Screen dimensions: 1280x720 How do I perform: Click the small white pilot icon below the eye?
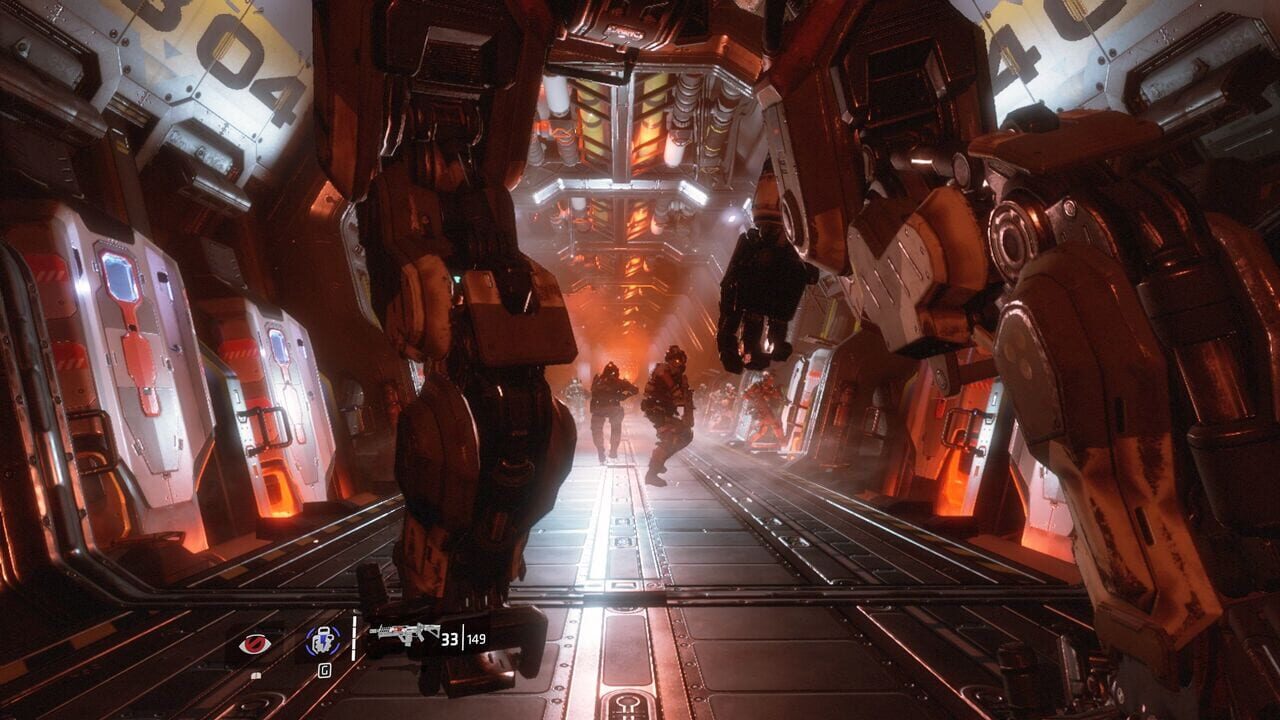point(255,675)
